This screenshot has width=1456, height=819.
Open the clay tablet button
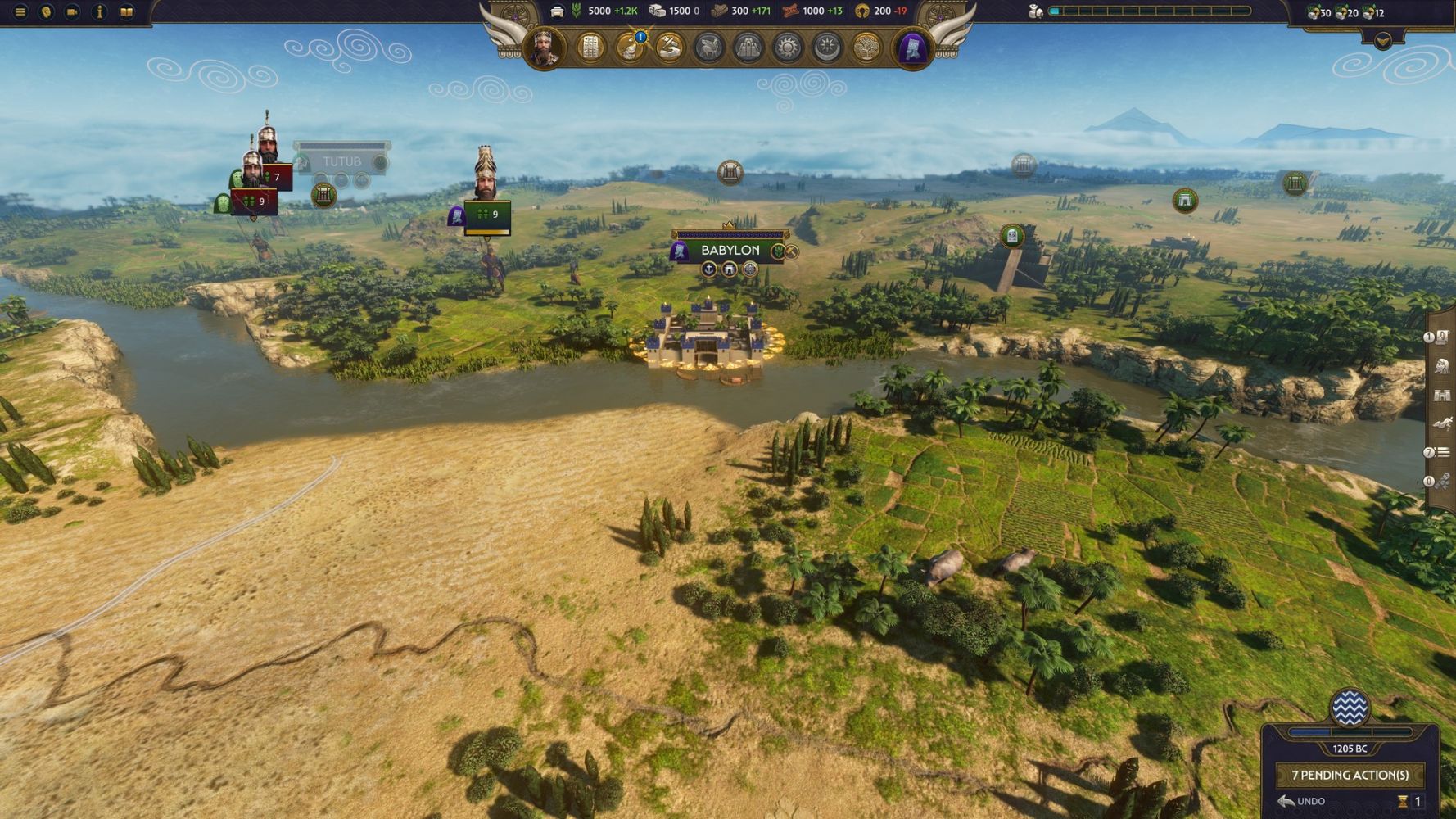590,48
